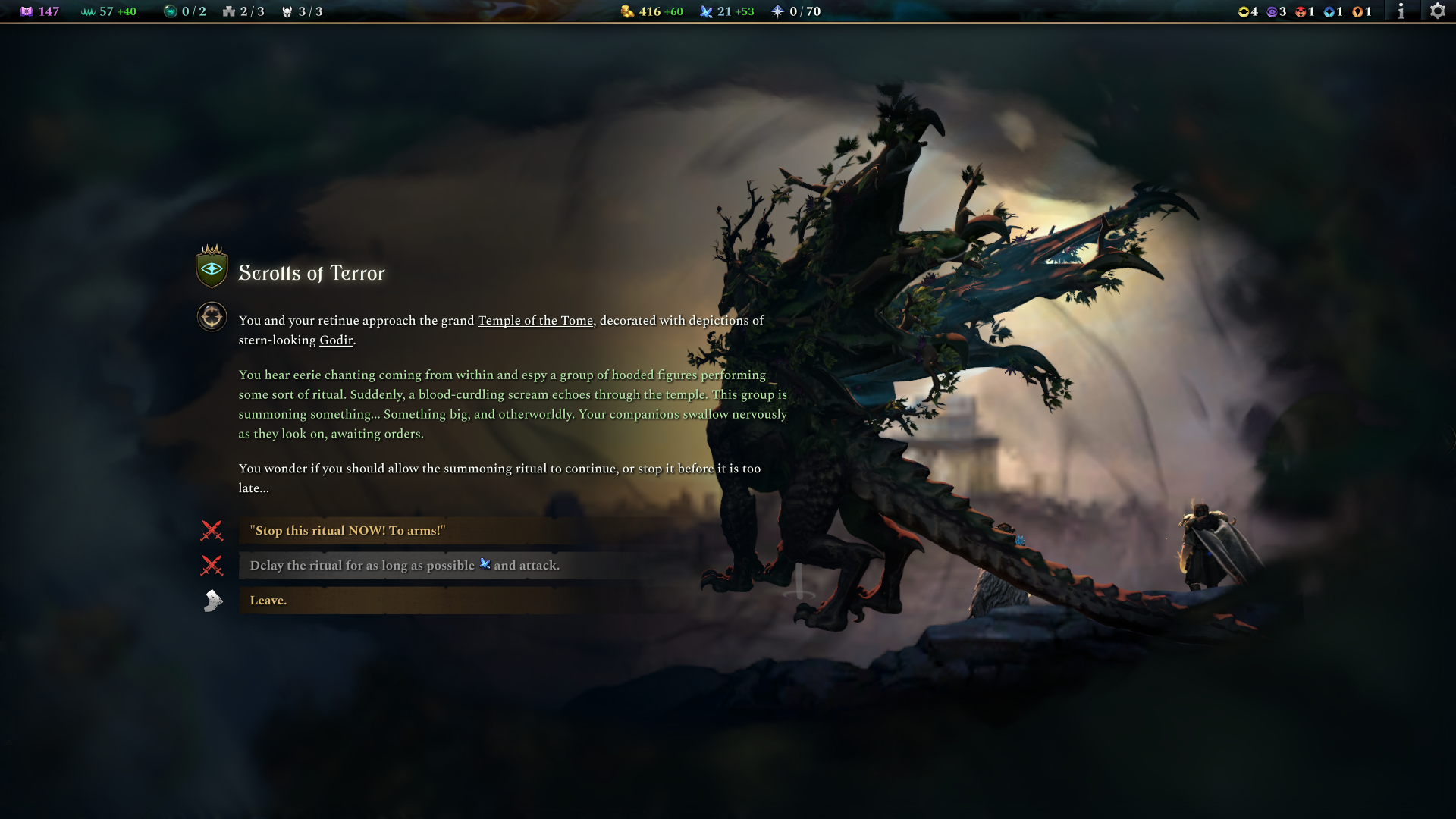
Task: Open the "Temple of the Tome" link
Action: tap(535, 320)
